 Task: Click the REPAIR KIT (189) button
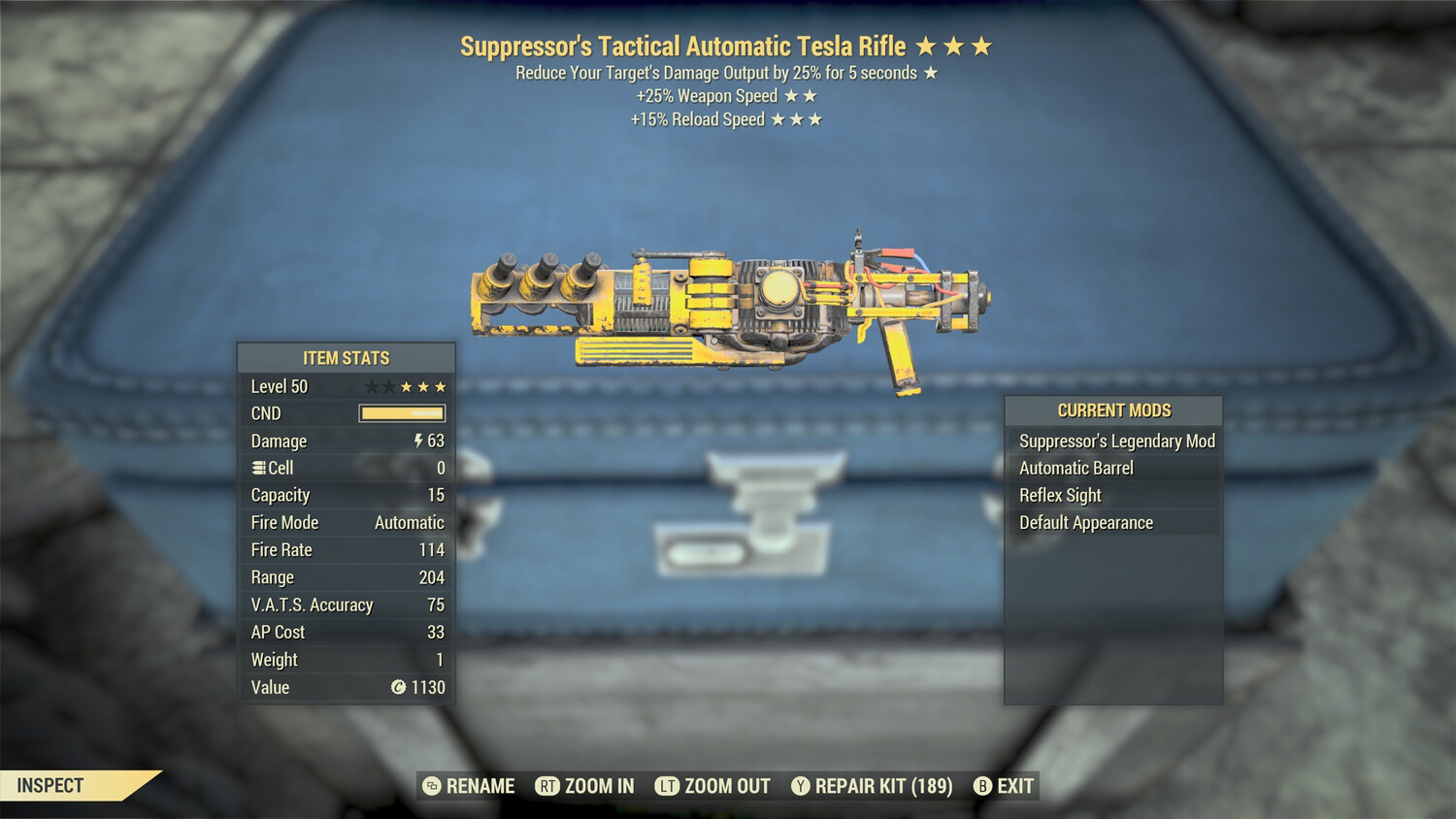click(872, 786)
